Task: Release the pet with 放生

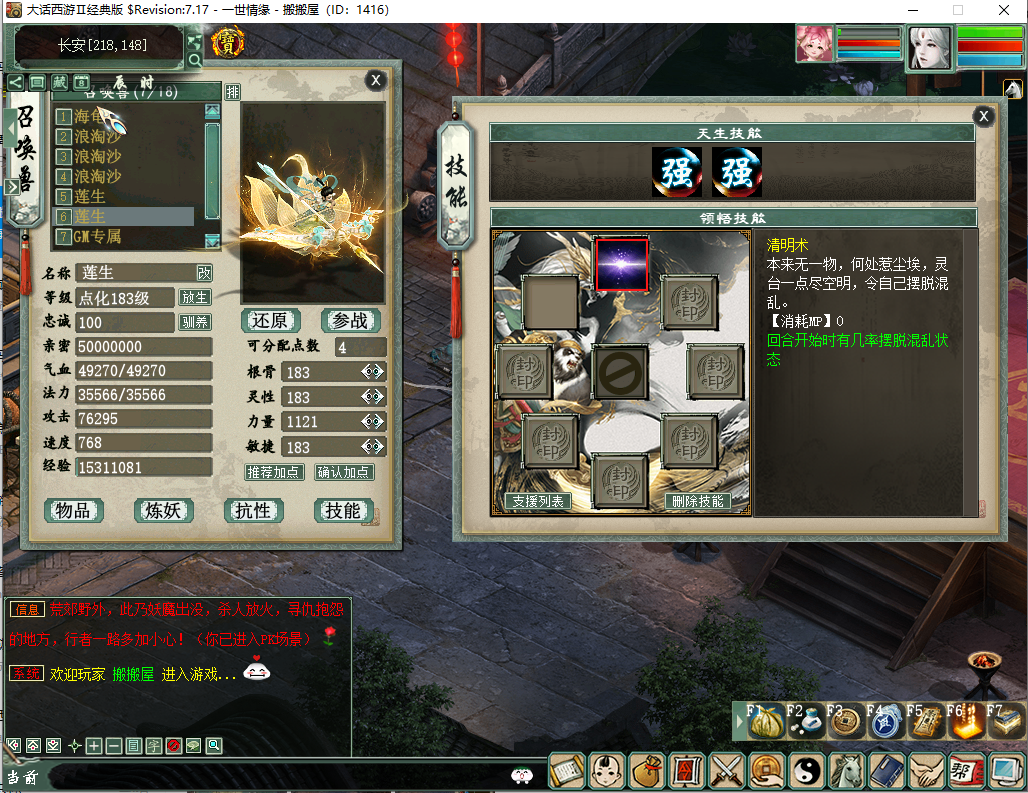Action: point(195,298)
